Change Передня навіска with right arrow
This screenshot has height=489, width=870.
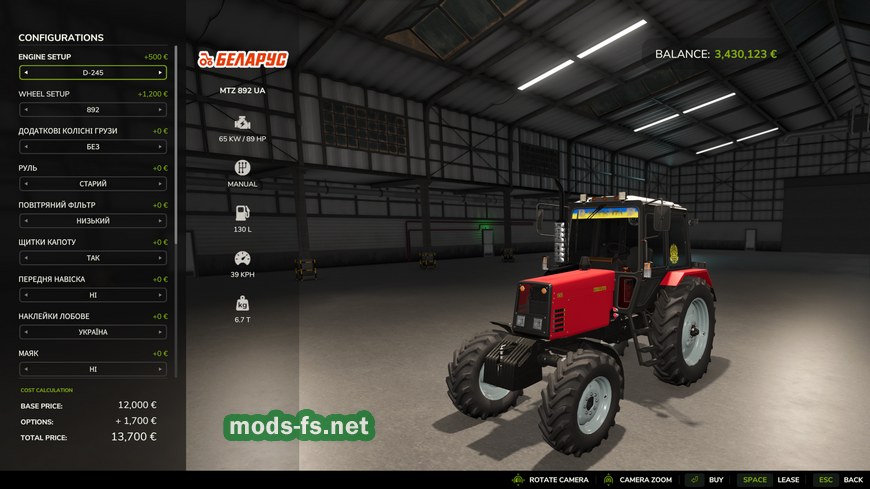coord(160,295)
